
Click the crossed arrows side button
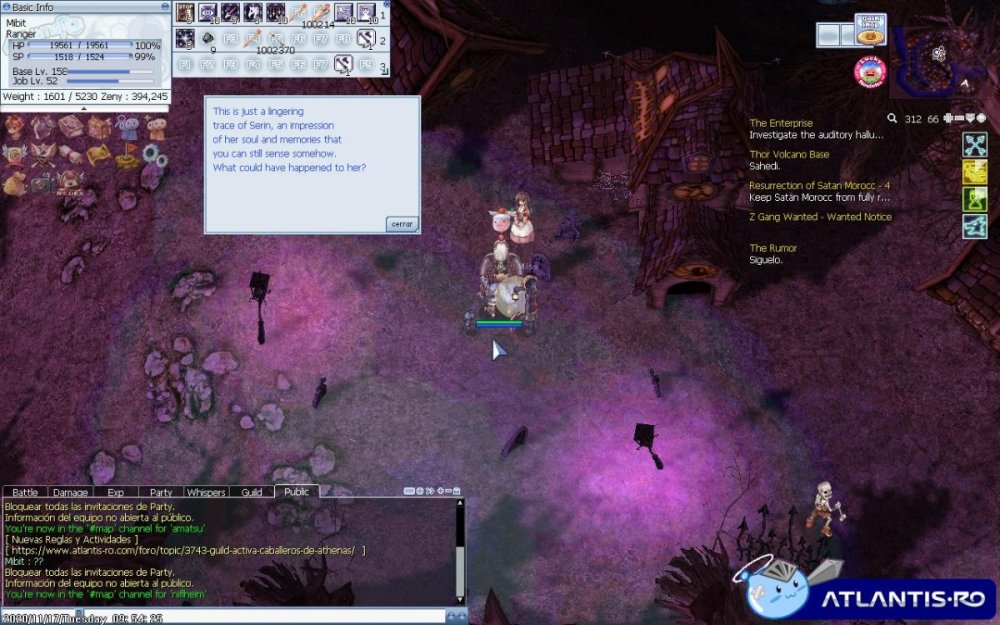pos(975,145)
